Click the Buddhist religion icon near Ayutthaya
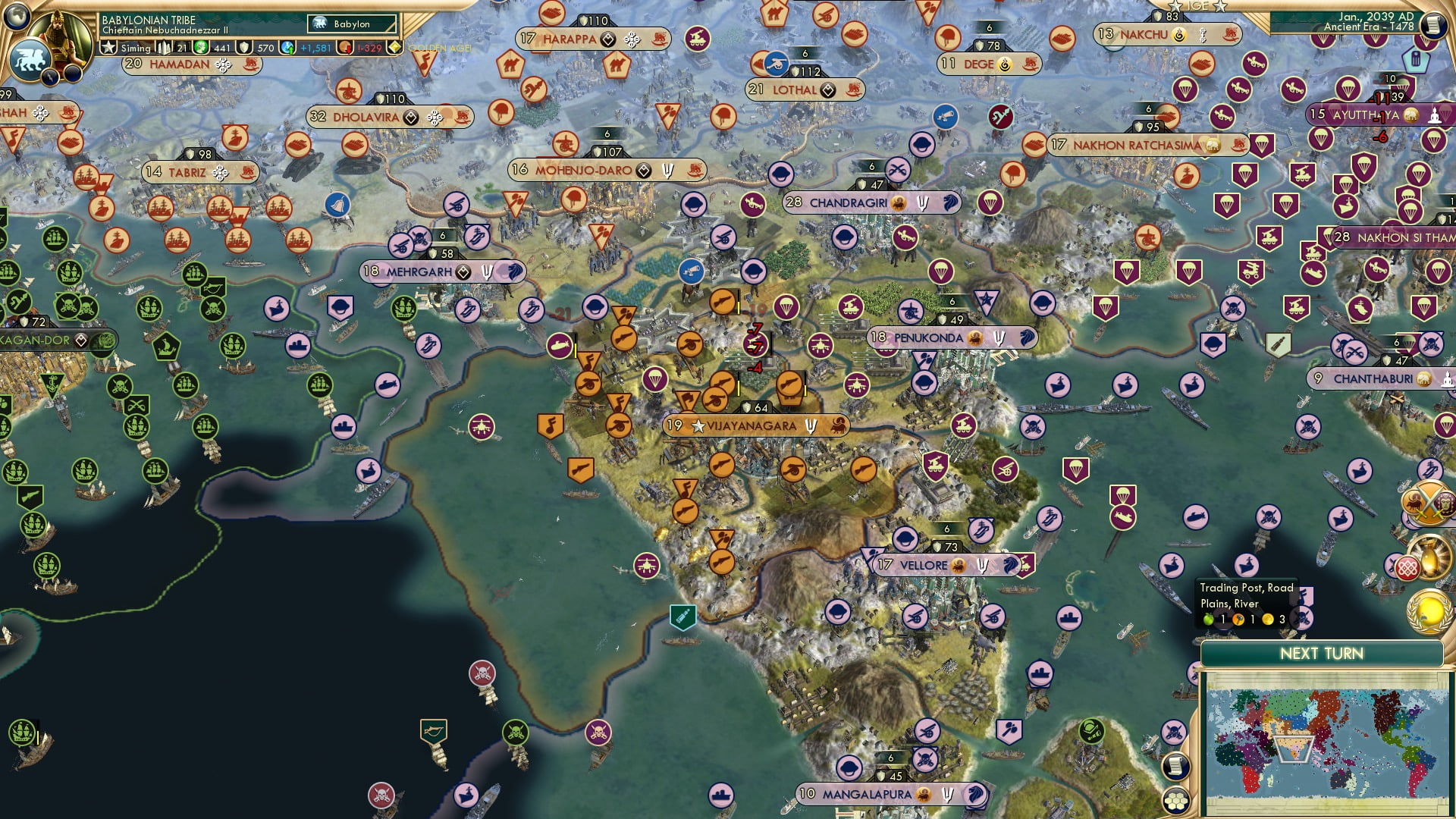The width and height of the screenshot is (1456, 819). click(x=1435, y=115)
